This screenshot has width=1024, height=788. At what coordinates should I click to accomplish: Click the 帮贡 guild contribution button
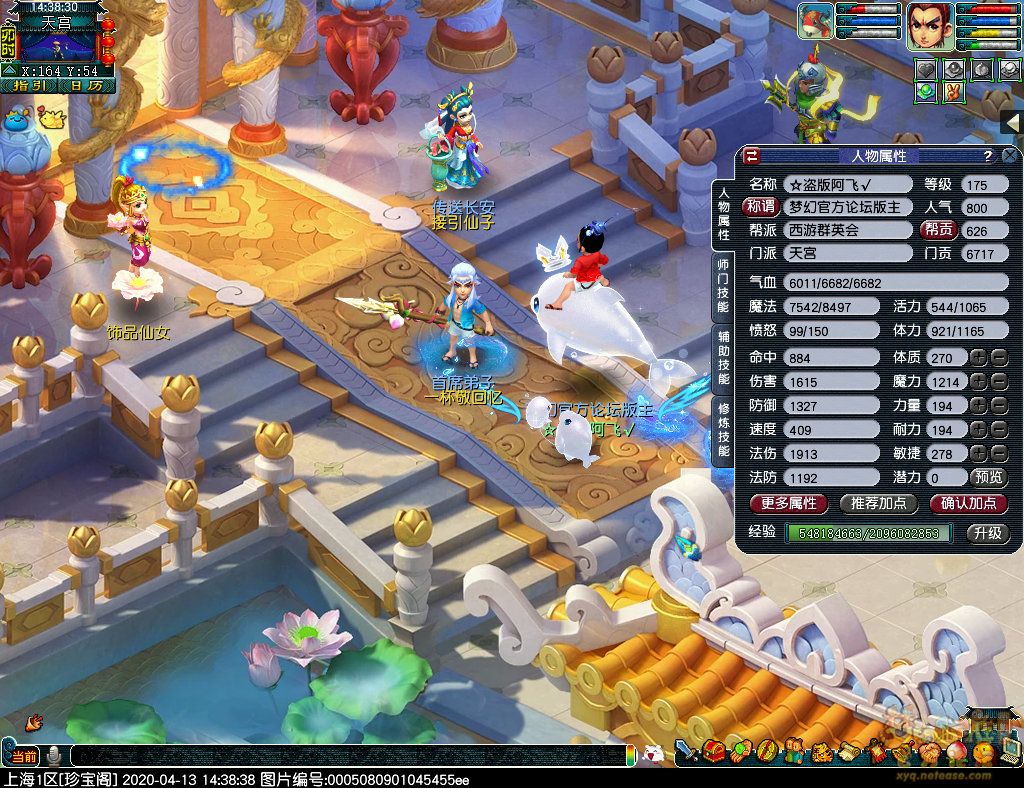point(937,230)
